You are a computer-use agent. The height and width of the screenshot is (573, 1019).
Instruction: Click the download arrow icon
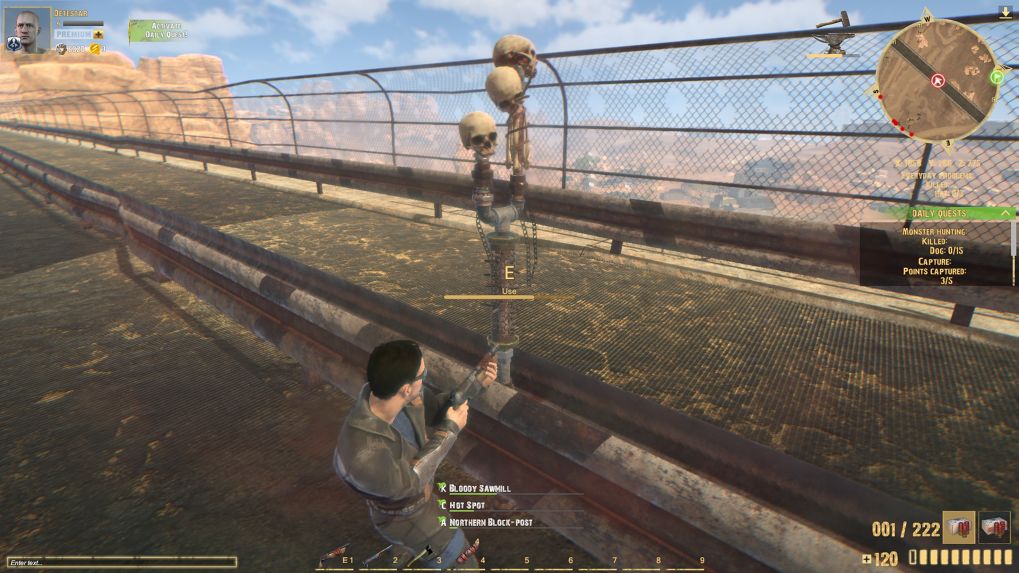(1005, 13)
